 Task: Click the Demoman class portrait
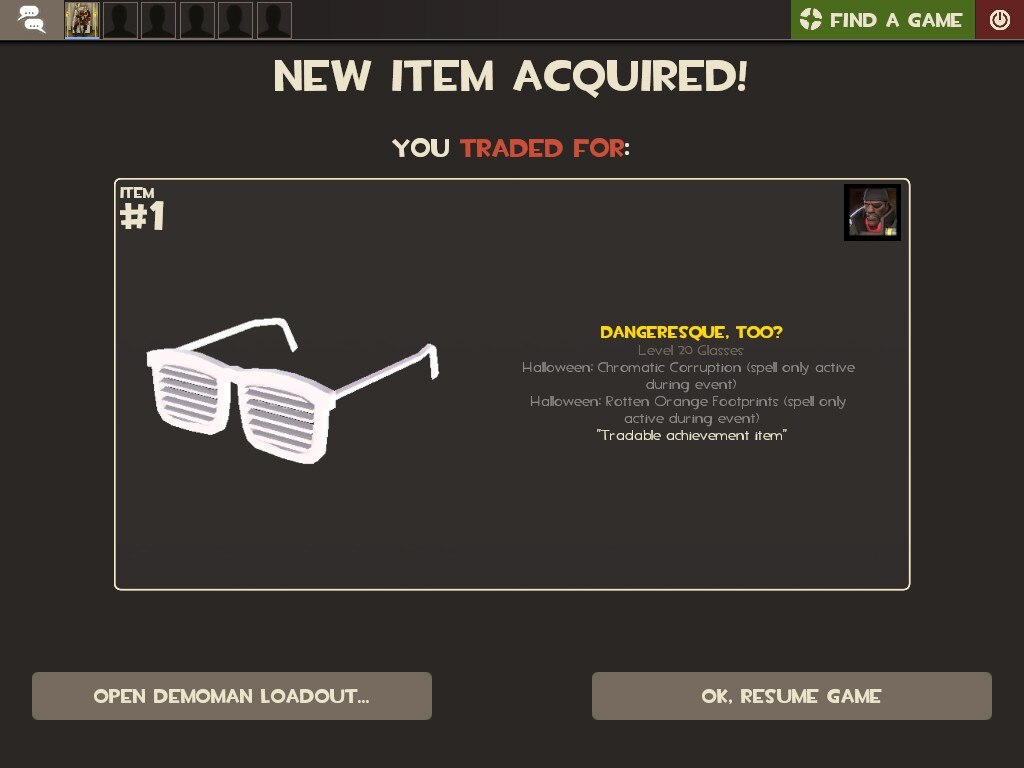point(872,212)
